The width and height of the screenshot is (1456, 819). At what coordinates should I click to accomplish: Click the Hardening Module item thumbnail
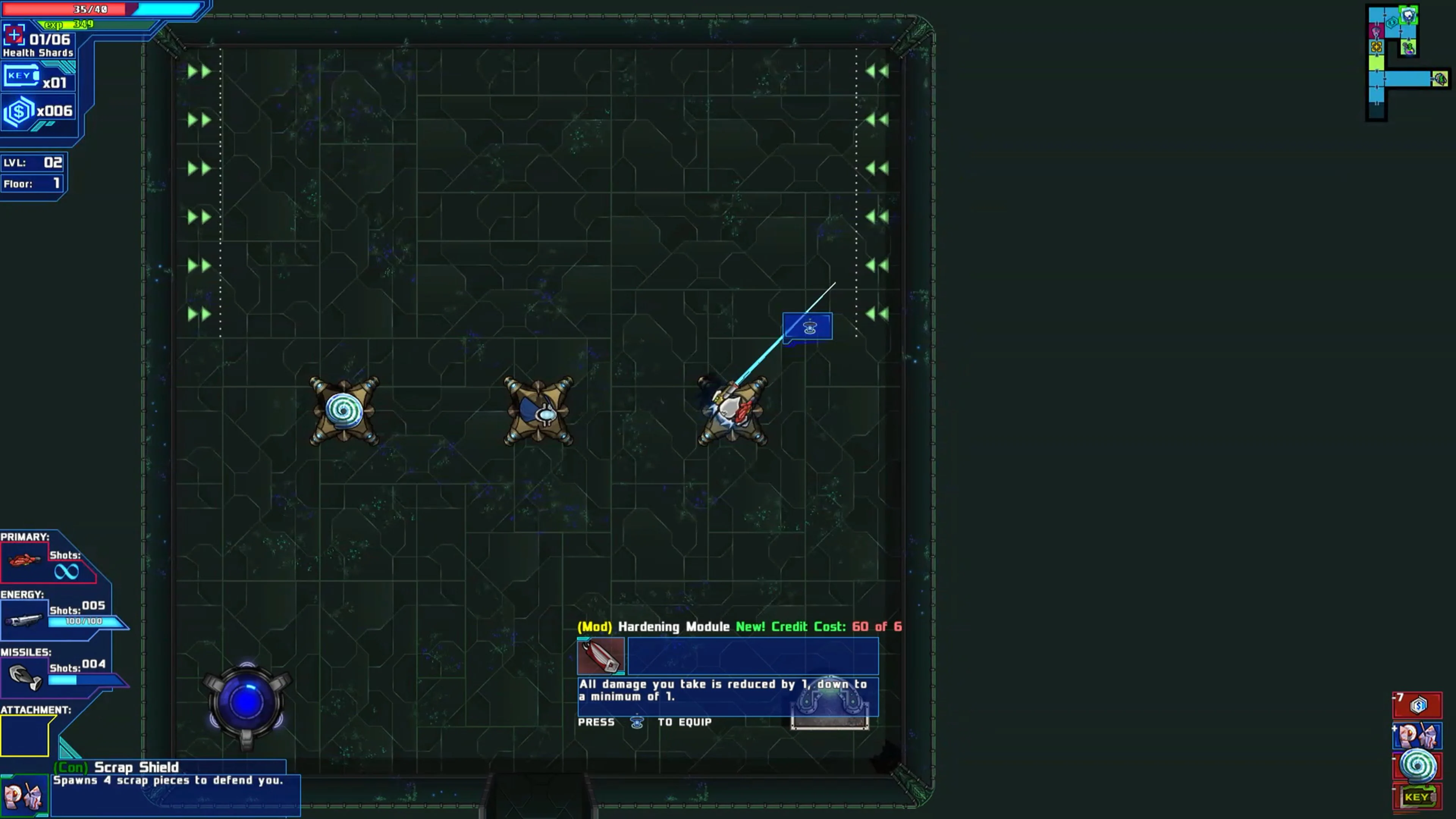click(601, 656)
